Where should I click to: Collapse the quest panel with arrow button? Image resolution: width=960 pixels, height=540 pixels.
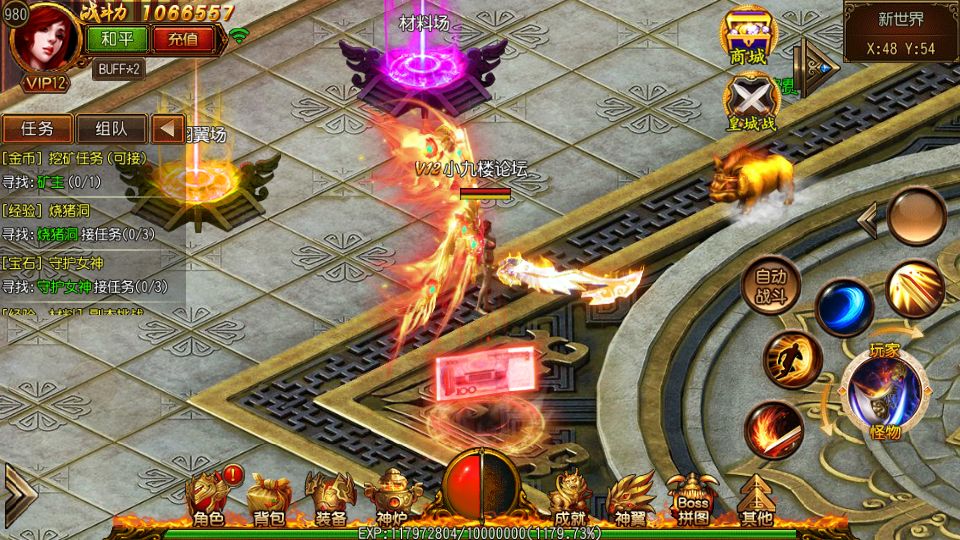[168, 128]
